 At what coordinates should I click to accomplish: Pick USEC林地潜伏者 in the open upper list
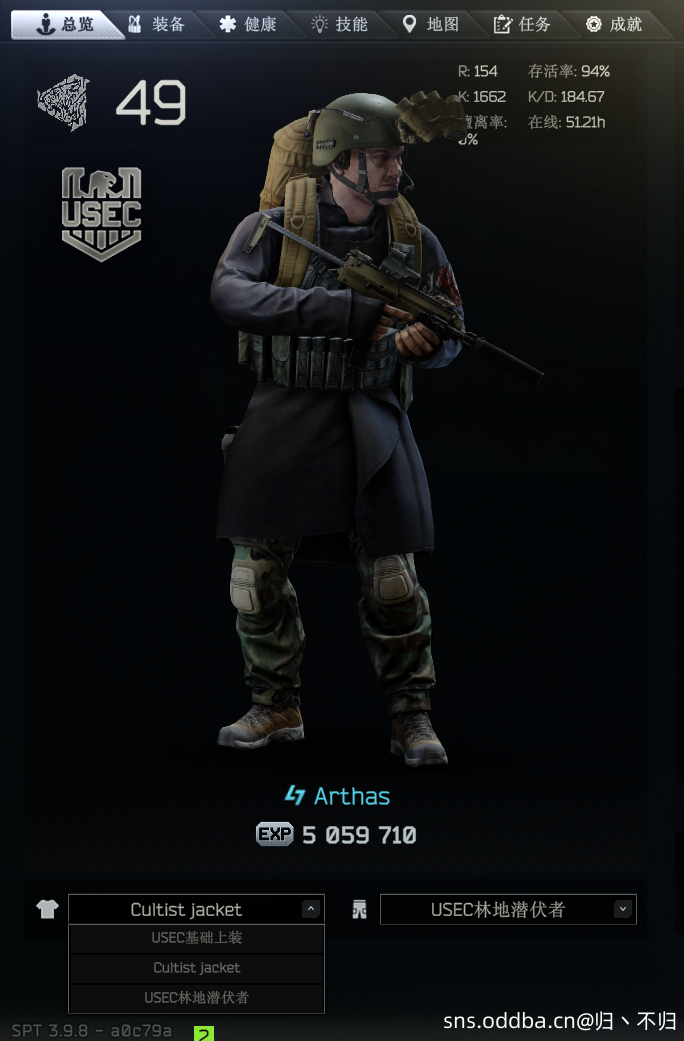196,998
